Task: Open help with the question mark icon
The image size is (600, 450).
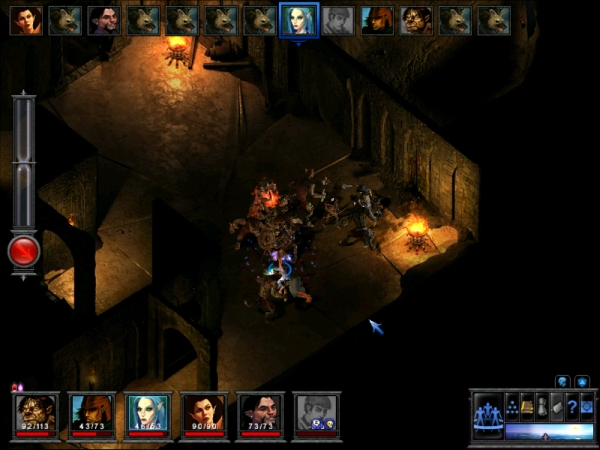Action: [572, 406]
